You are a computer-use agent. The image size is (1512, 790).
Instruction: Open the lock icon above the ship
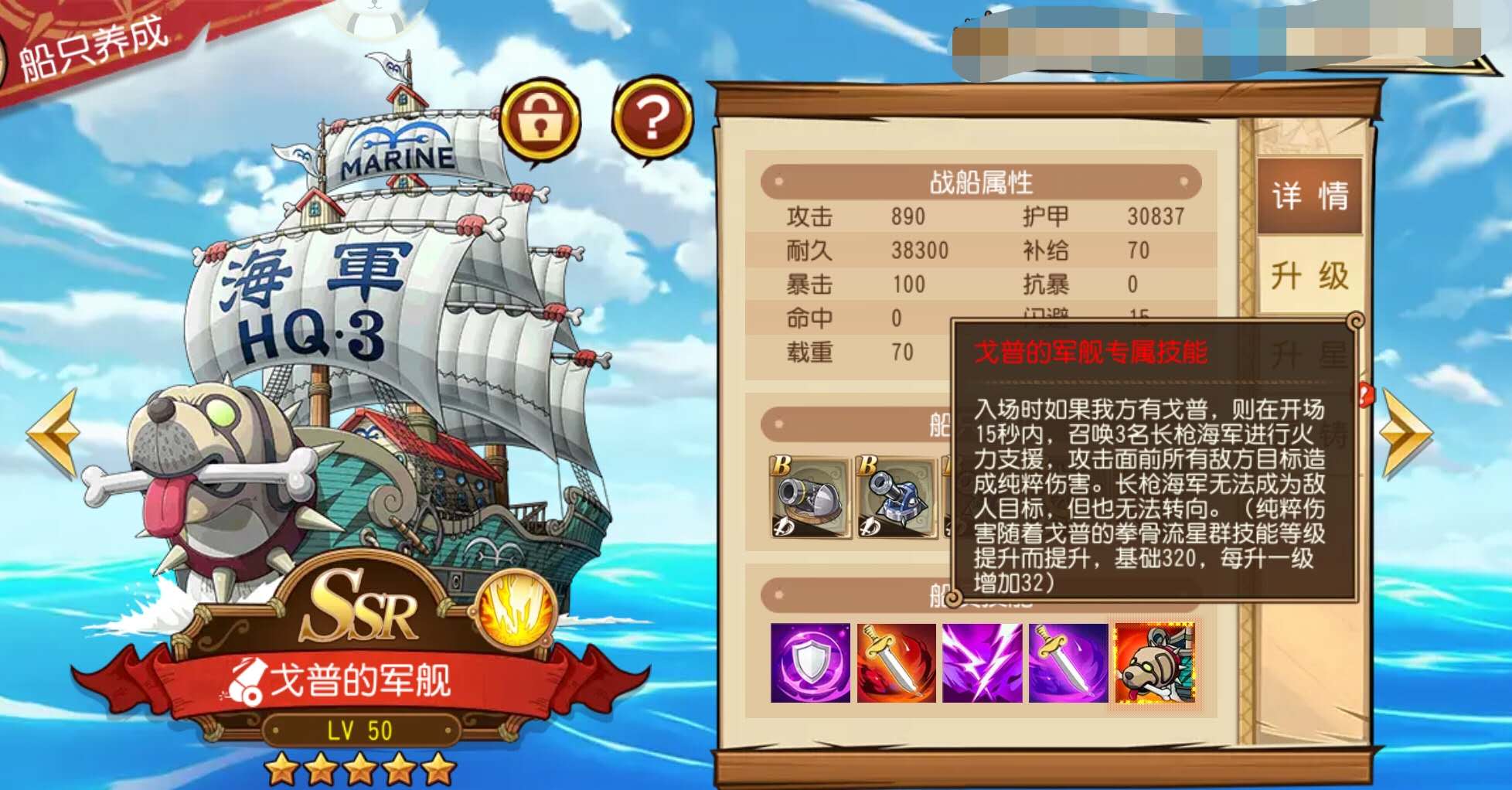coord(542,118)
